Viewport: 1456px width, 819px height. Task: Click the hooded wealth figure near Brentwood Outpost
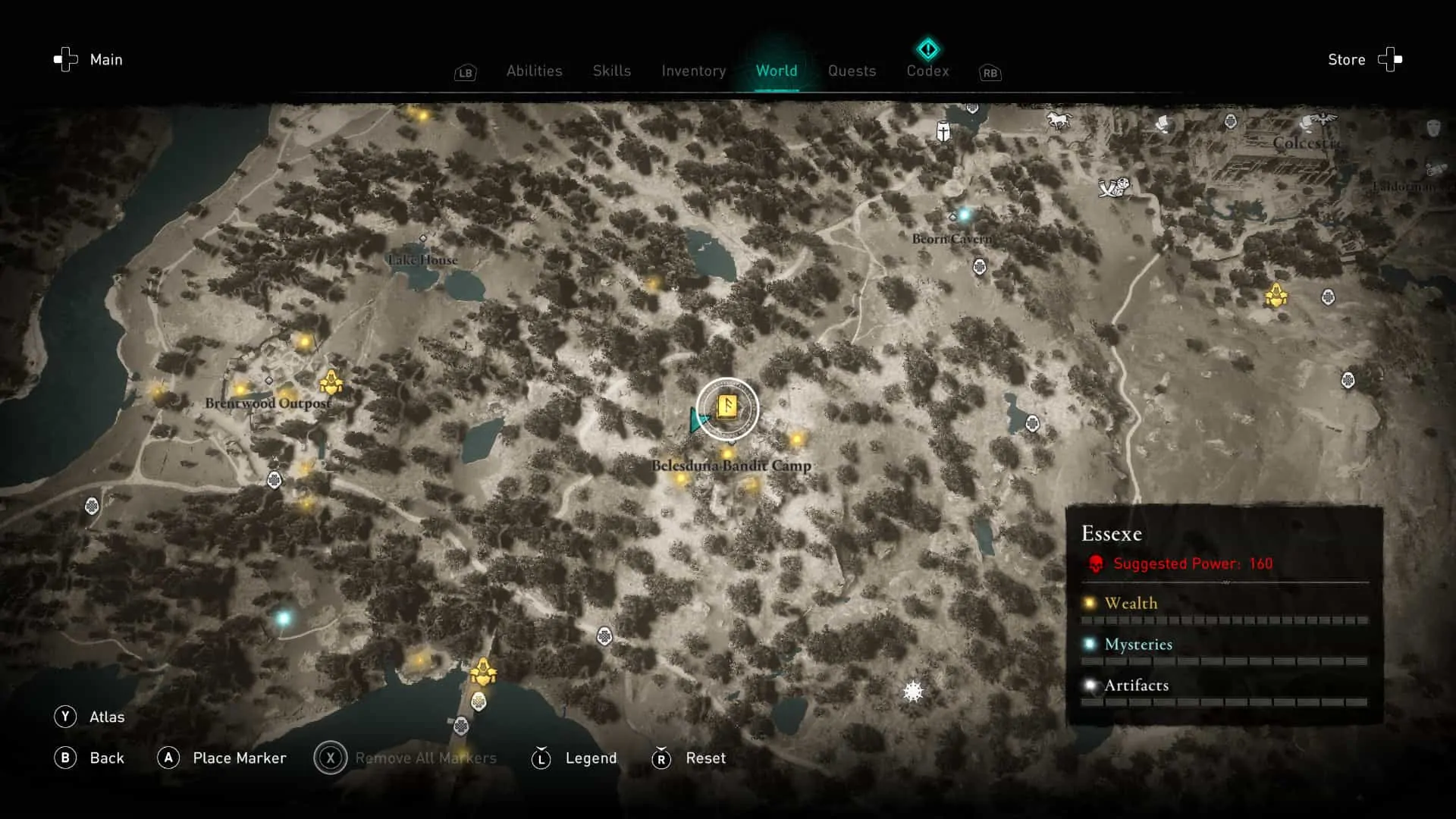pos(332,380)
